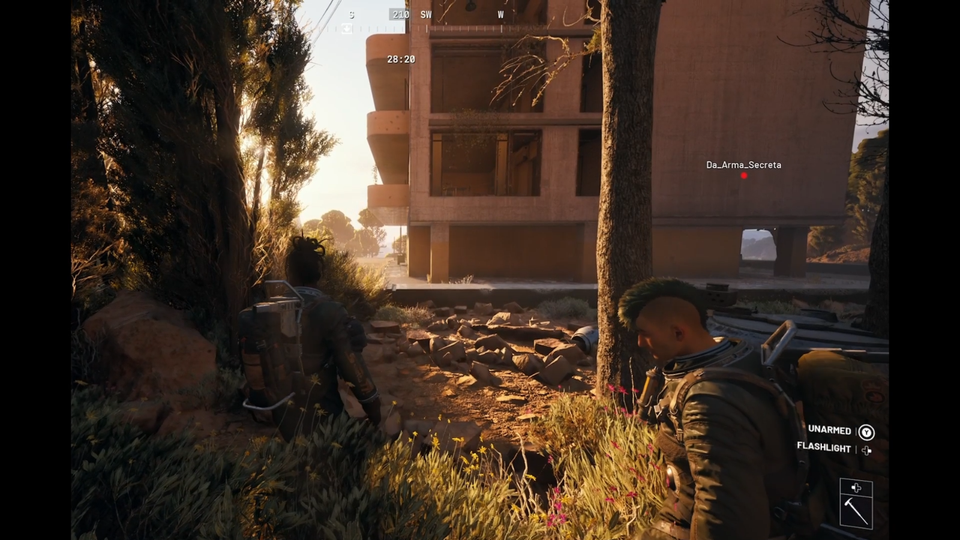
Task: Click the extraction marker on the compass
Action: click(x=347, y=28)
